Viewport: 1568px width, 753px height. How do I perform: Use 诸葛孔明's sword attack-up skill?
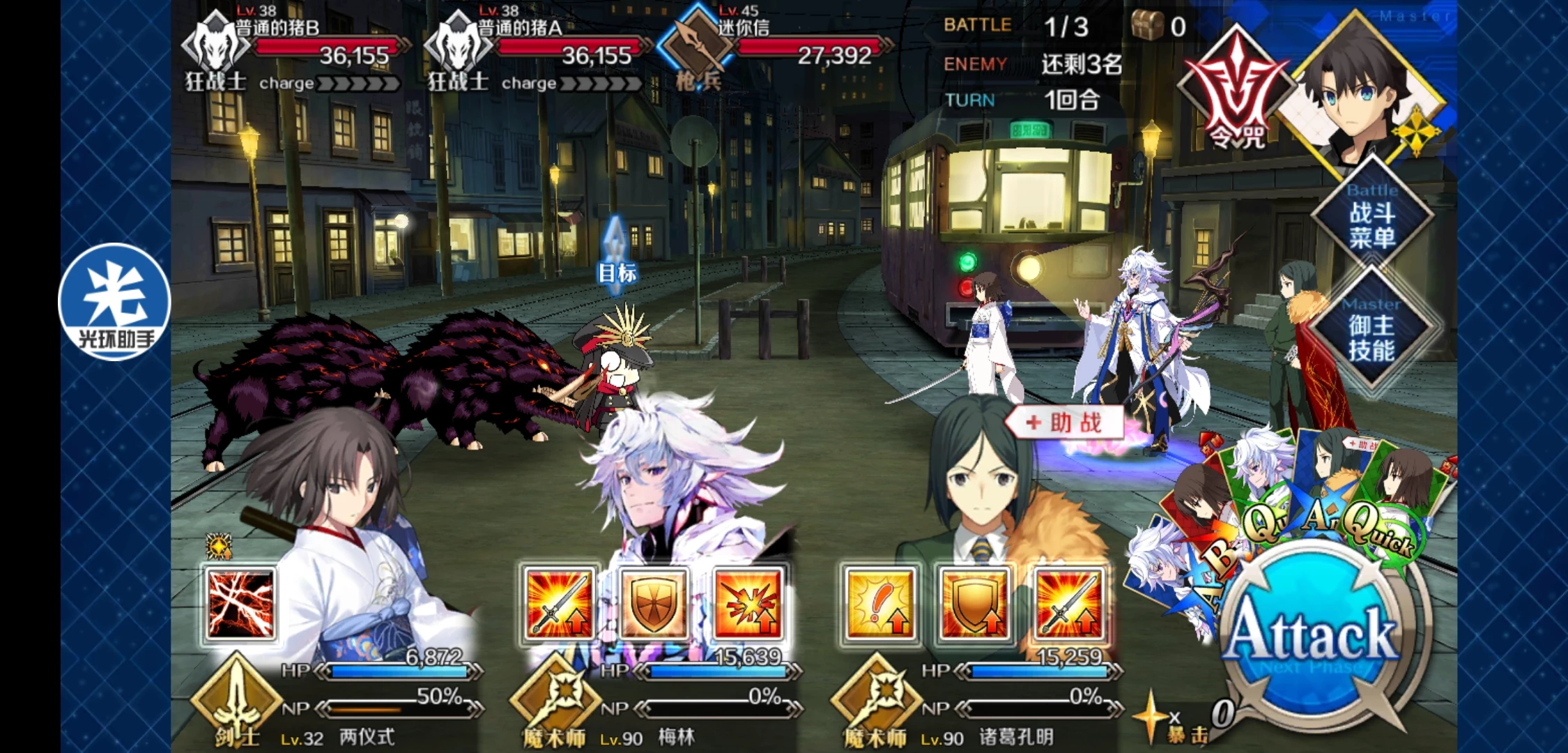click(x=1068, y=604)
